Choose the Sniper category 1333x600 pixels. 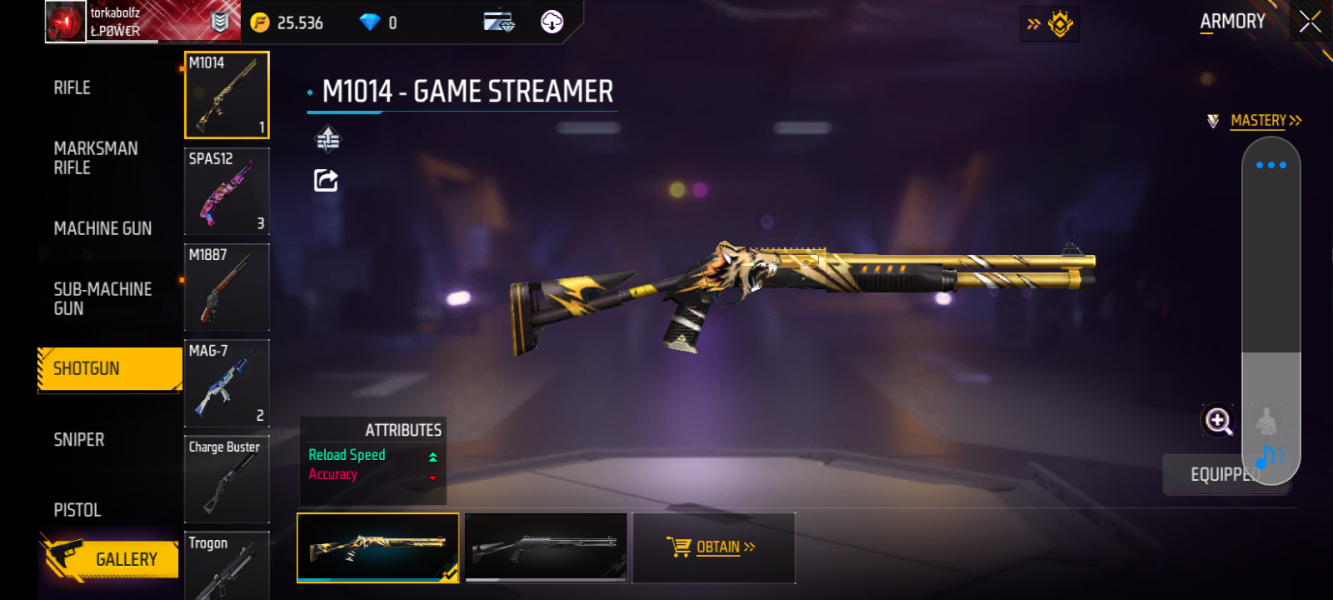[79, 440]
